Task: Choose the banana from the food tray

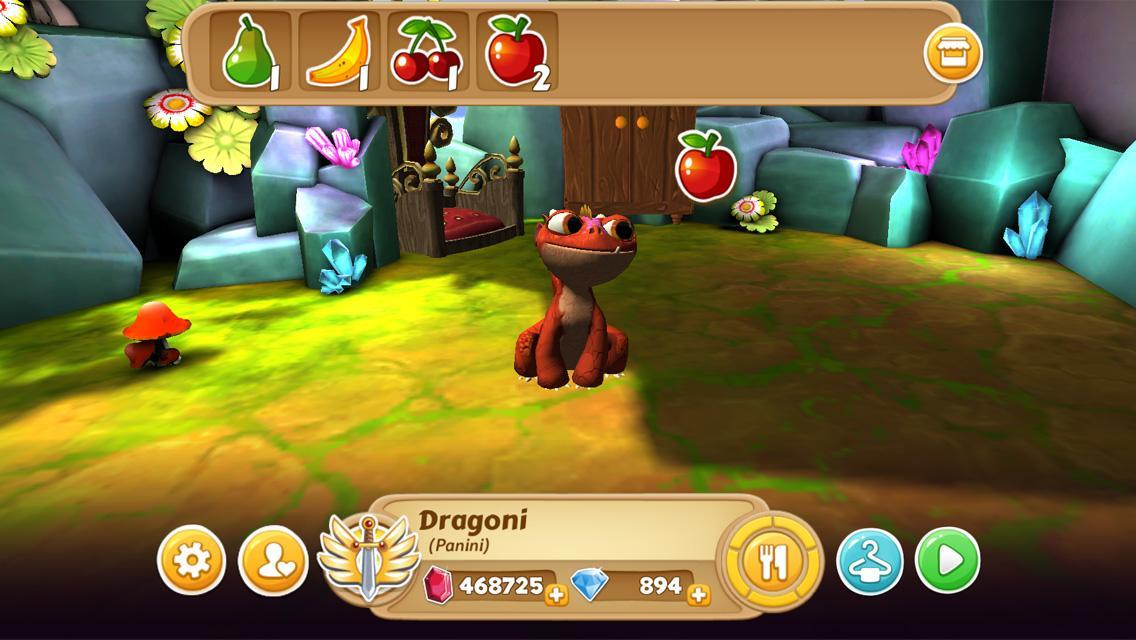Action: coord(339,52)
